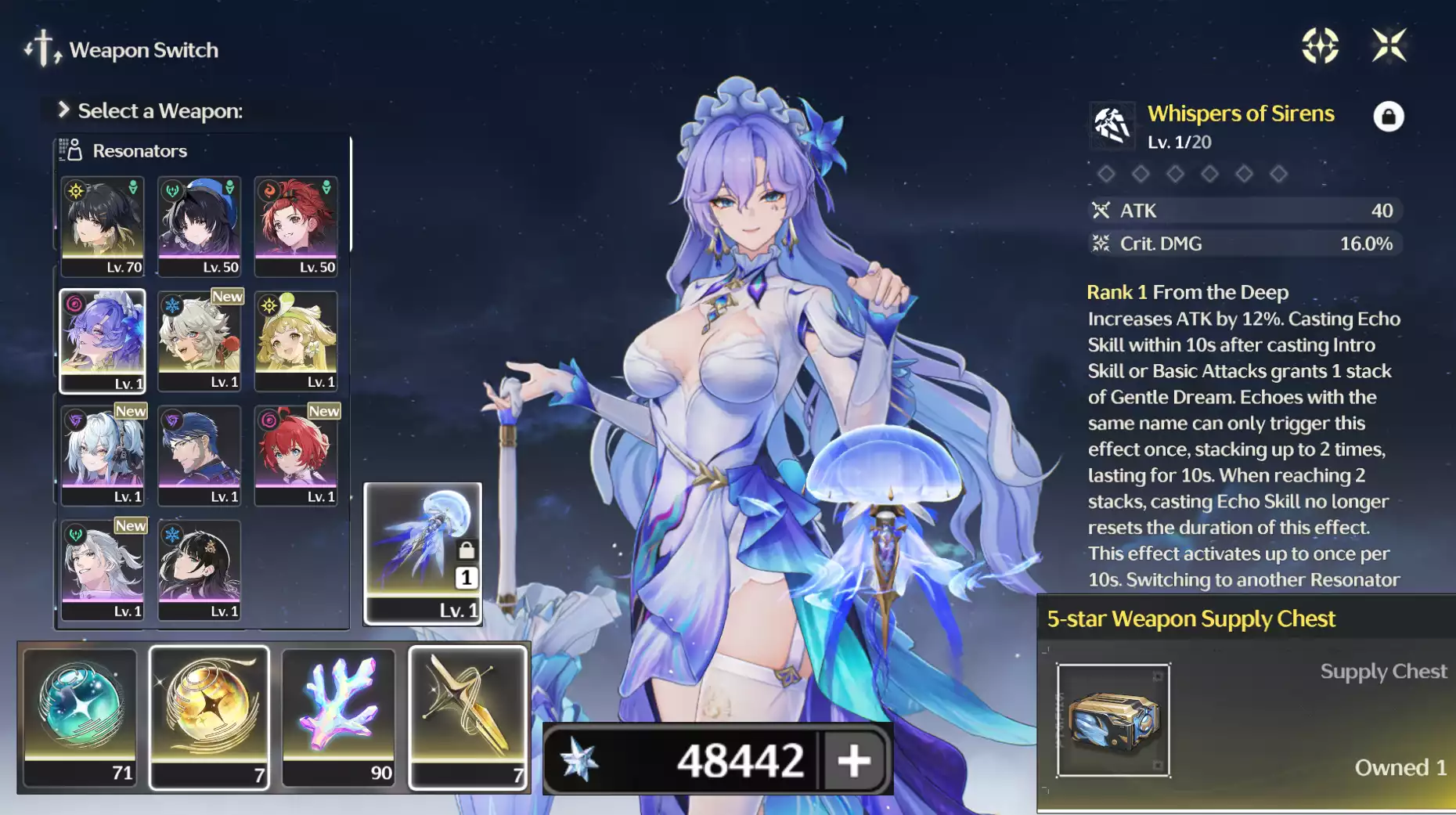Select the New red-haired resonator

(x=297, y=453)
